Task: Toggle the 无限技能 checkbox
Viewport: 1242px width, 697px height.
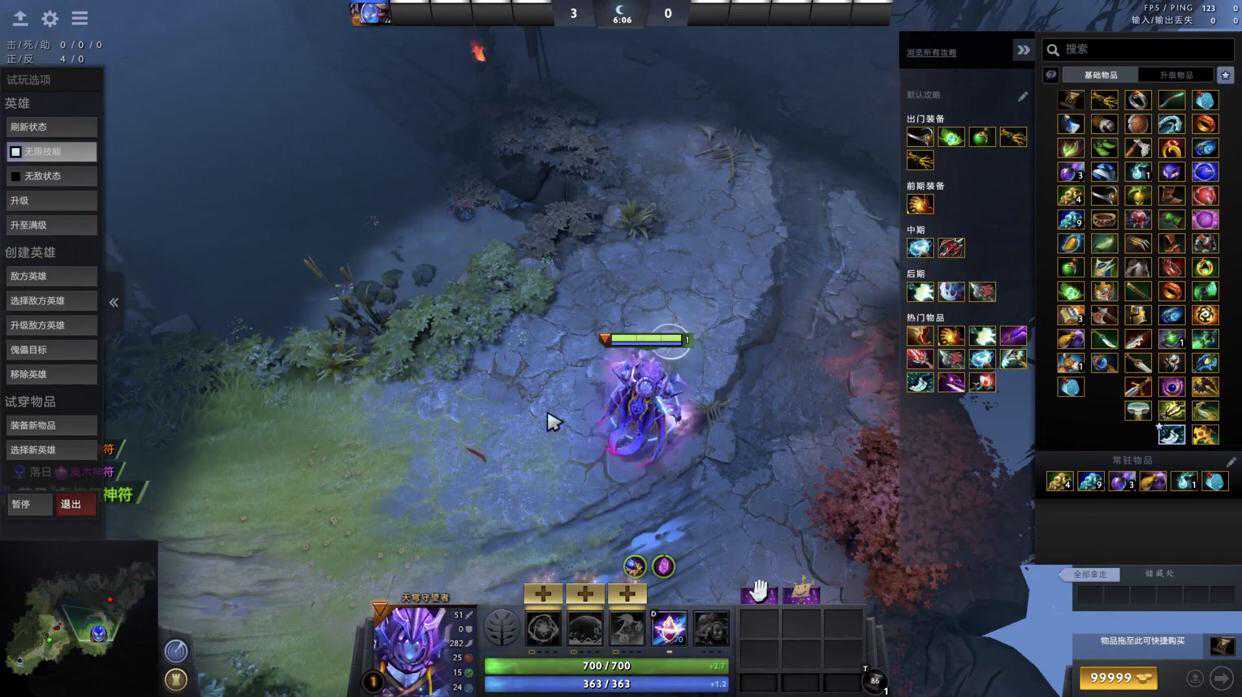Action: click(16, 152)
